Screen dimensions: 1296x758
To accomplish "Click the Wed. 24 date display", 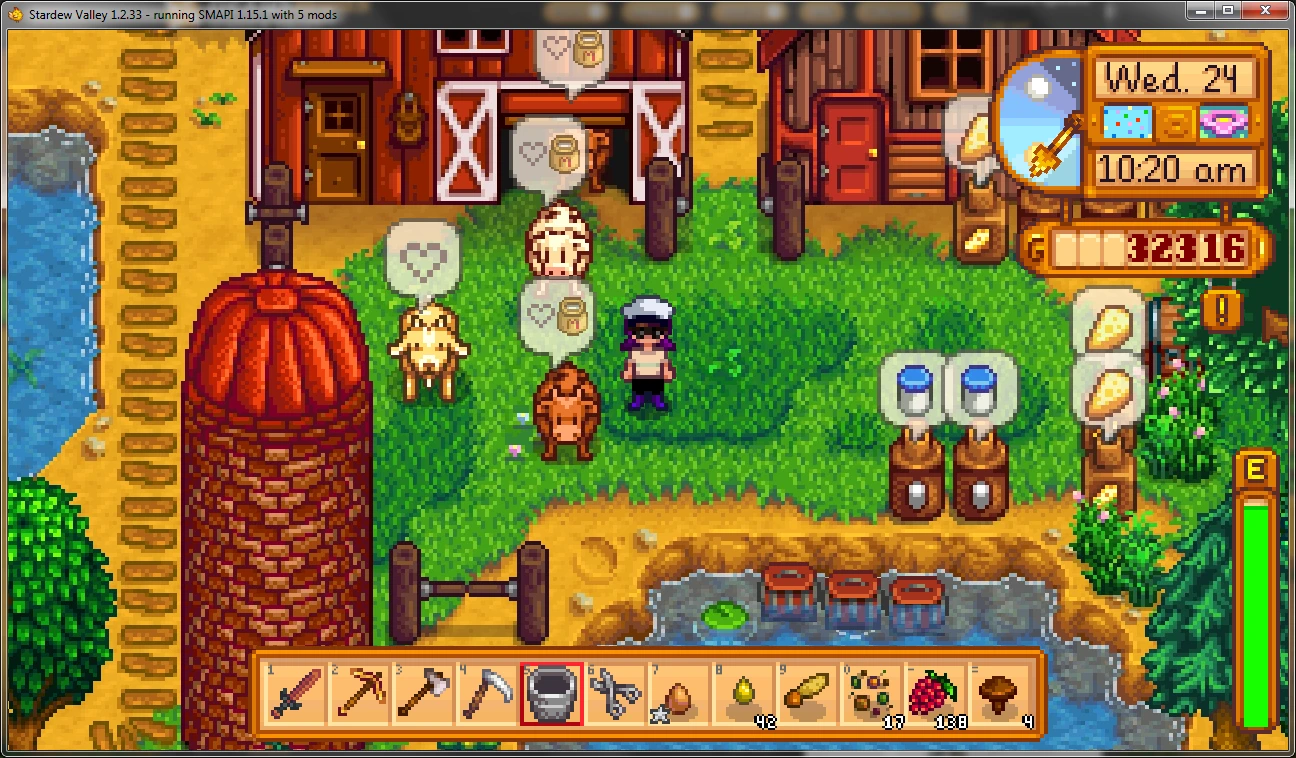I will [1173, 77].
